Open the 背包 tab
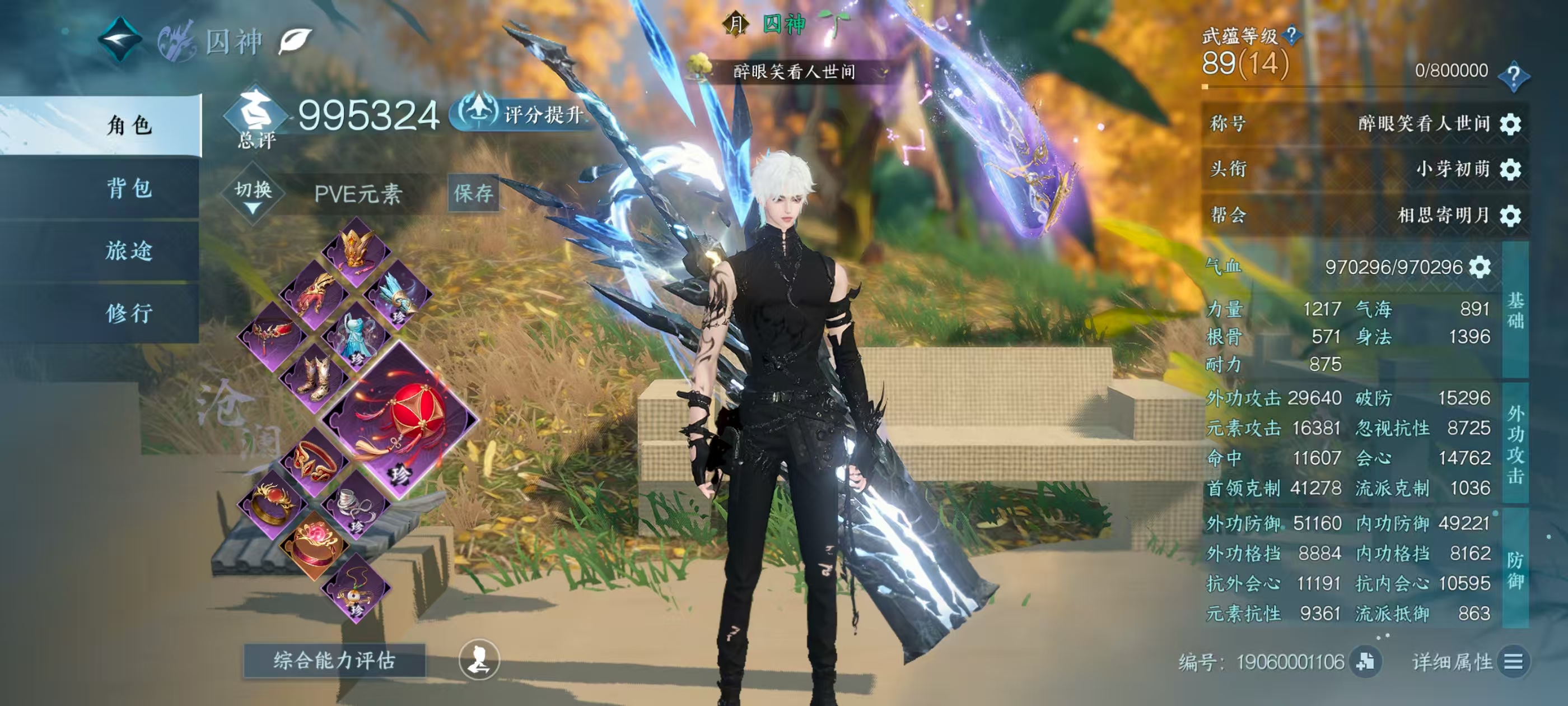This screenshot has height=706, width=1568. click(129, 188)
